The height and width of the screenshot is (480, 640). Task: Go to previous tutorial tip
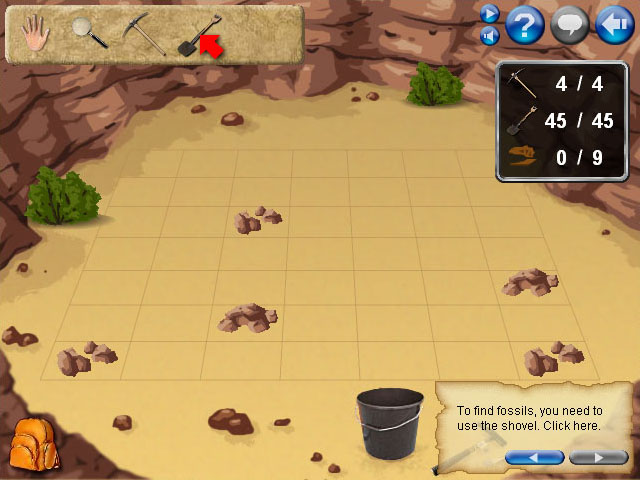tap(534, 458)
